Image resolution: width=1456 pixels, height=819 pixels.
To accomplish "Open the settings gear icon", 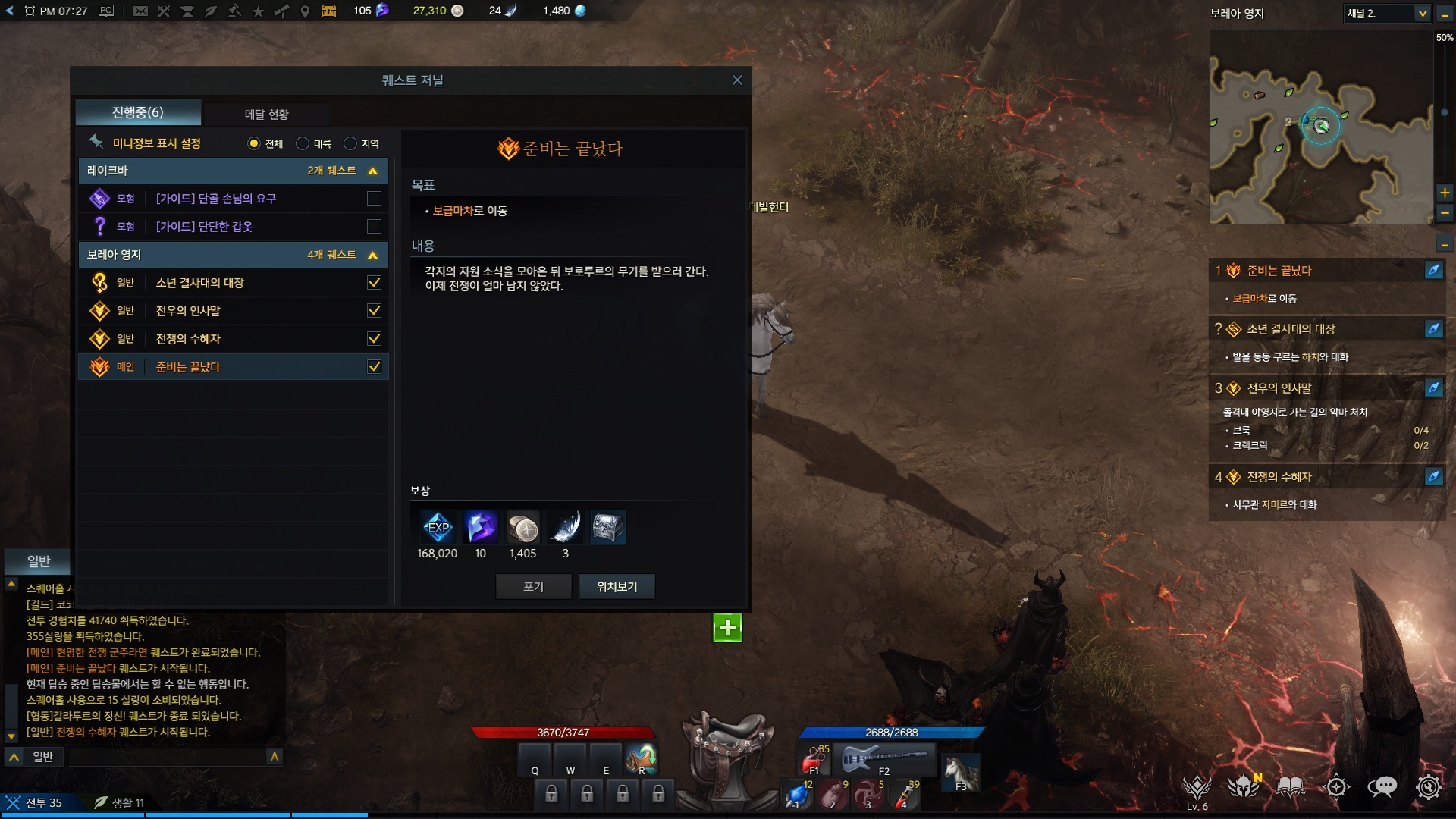I will (1428, 786).
